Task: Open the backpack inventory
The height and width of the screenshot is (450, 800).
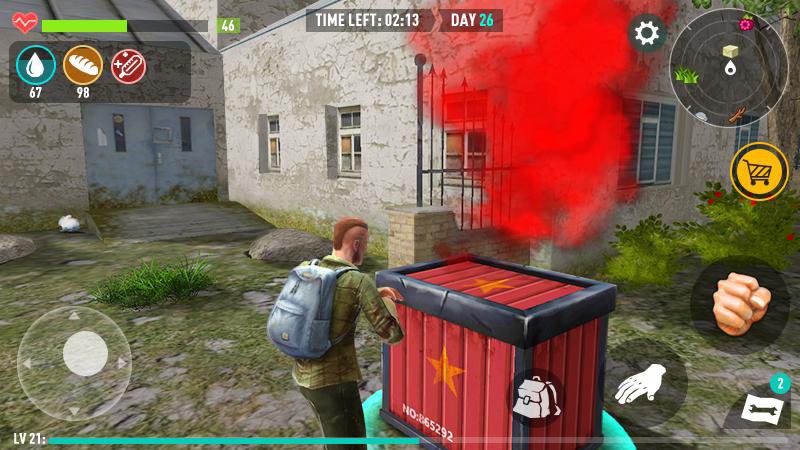Action: pyautogui.click(x=537, y=397)
